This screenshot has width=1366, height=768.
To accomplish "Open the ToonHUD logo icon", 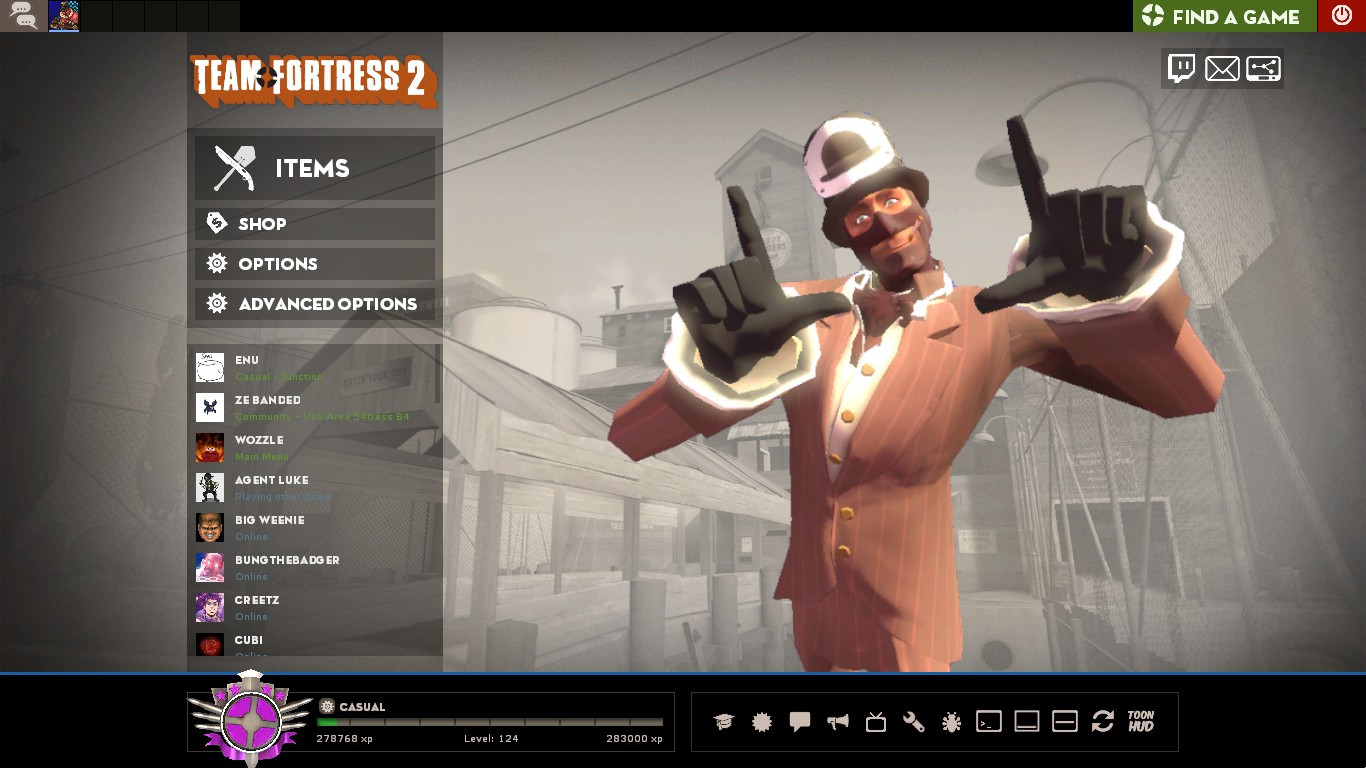I will pos(1141,721).
